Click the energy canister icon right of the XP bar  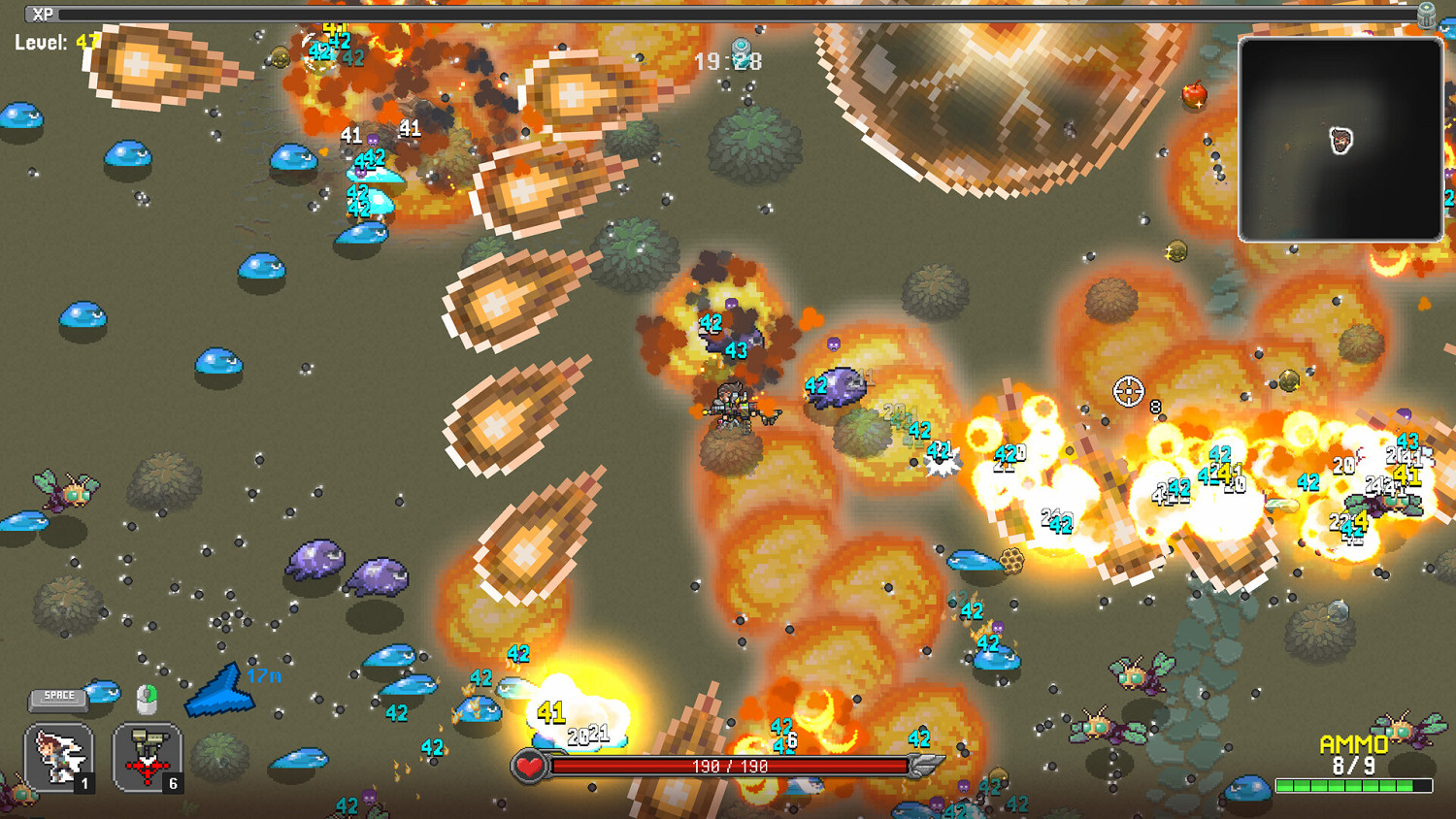(1426, 15)
